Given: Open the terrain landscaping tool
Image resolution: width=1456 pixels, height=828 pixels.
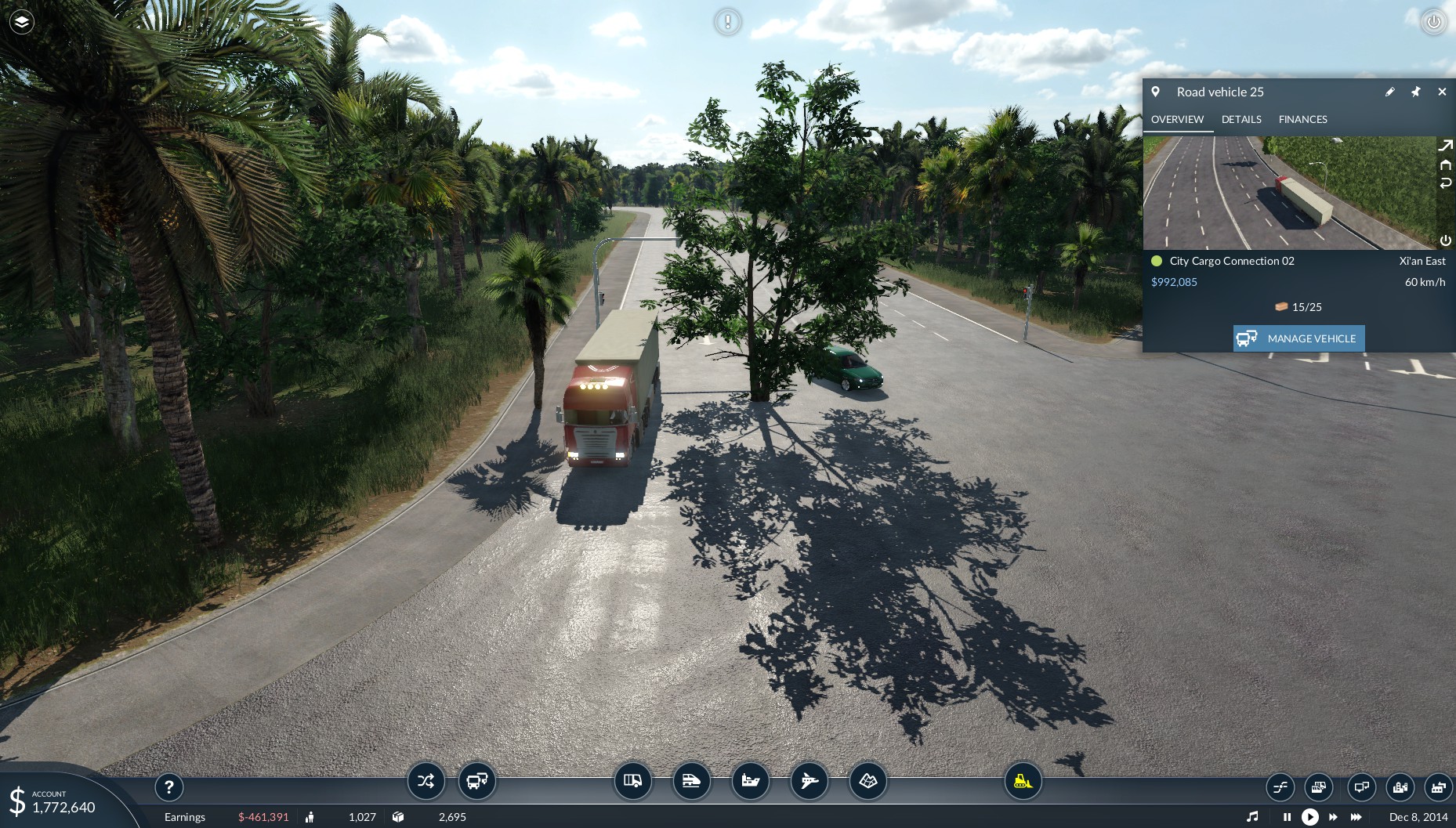Looking at the screenshot, I should 867,780.
